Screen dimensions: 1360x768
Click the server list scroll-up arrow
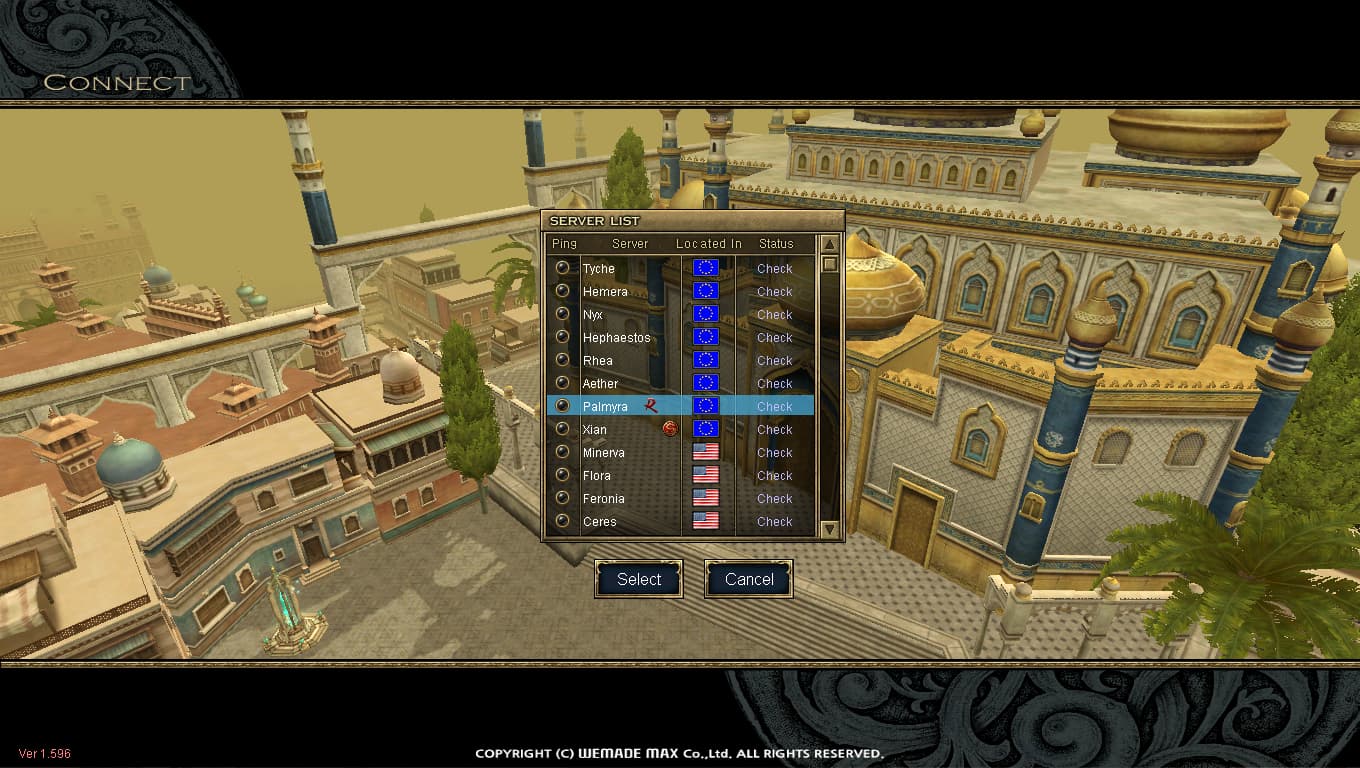[829, 244]
